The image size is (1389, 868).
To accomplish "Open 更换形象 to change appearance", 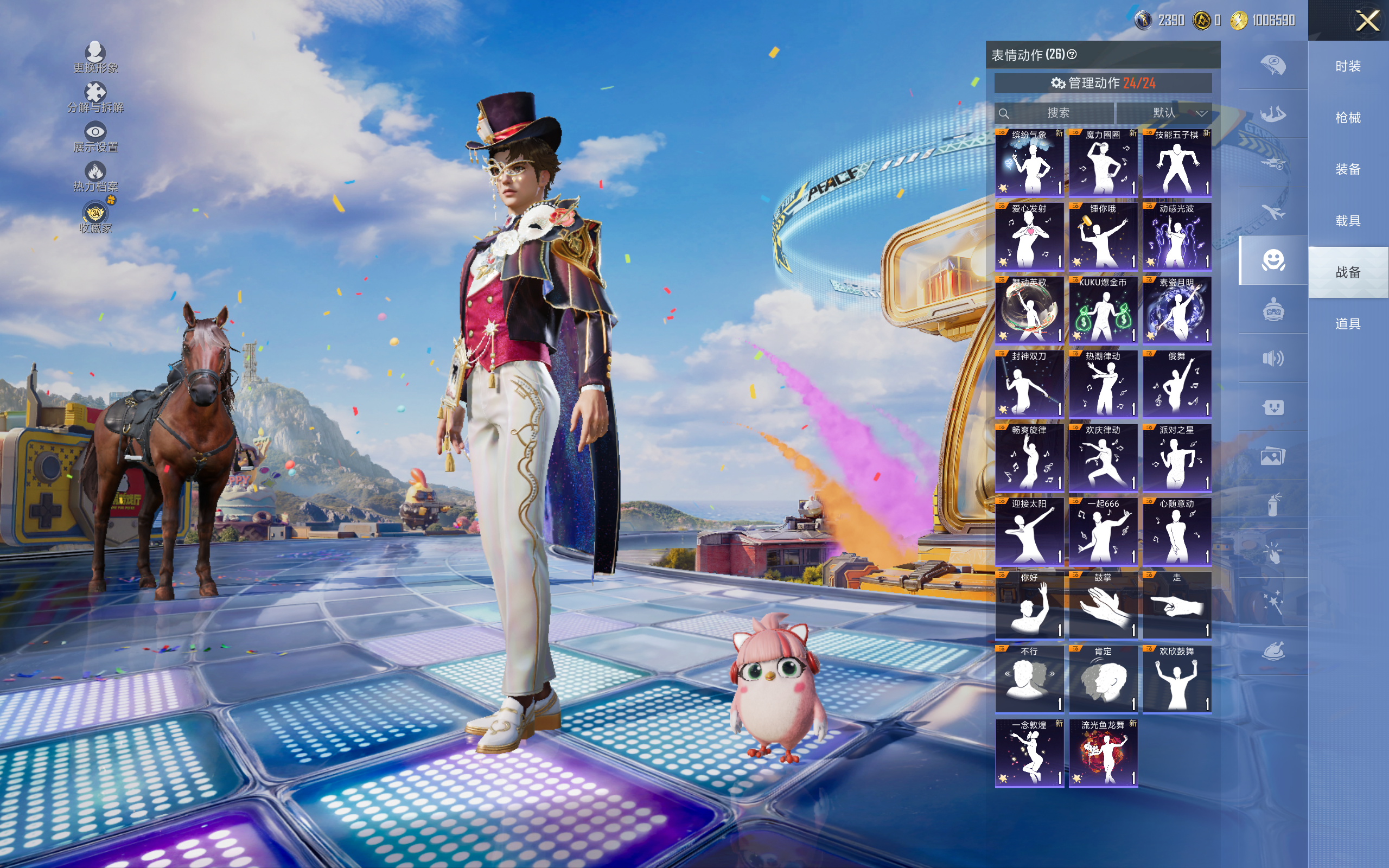I will (95, 58).
